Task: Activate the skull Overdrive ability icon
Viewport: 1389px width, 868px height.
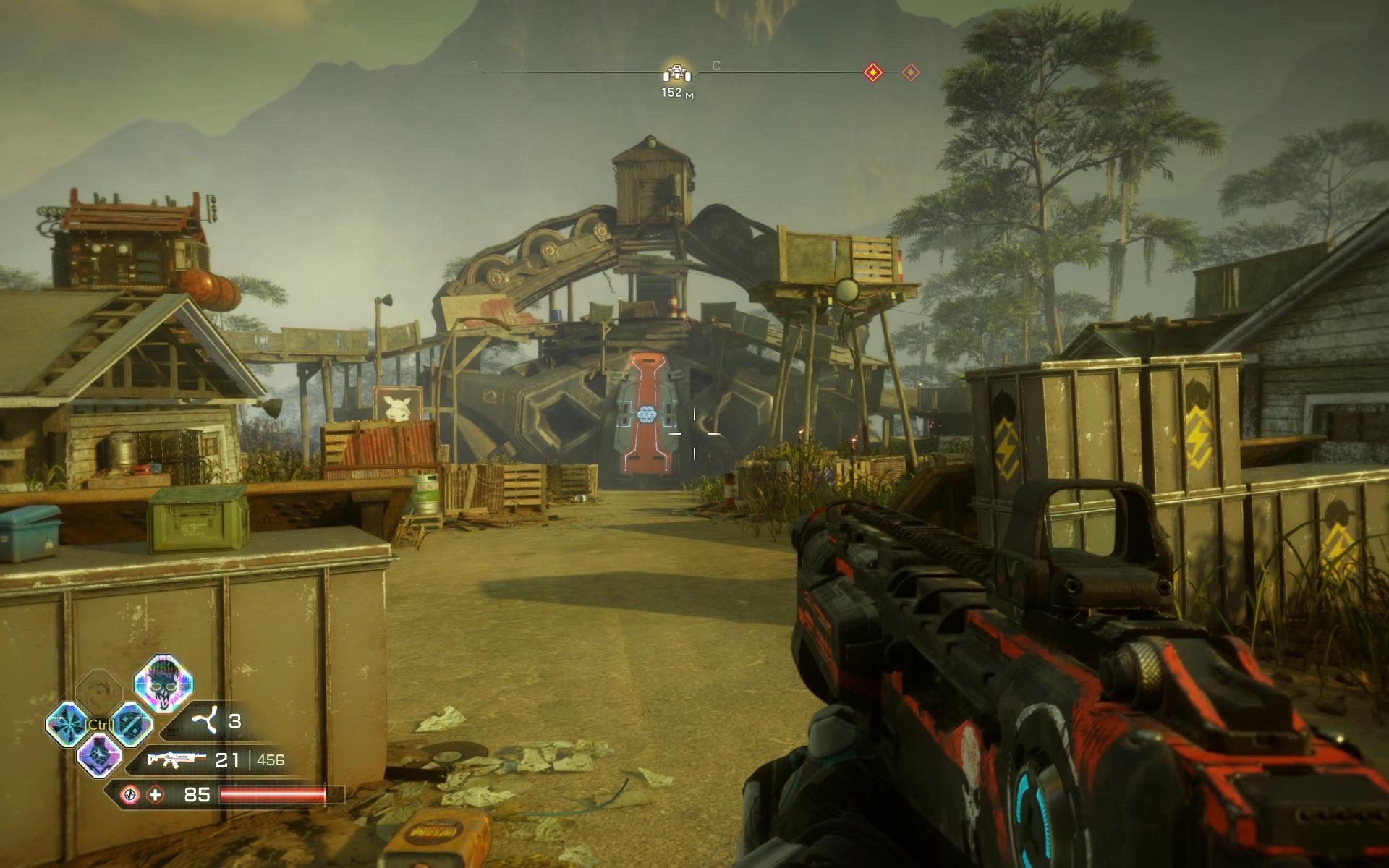Action: click(163, 683)
